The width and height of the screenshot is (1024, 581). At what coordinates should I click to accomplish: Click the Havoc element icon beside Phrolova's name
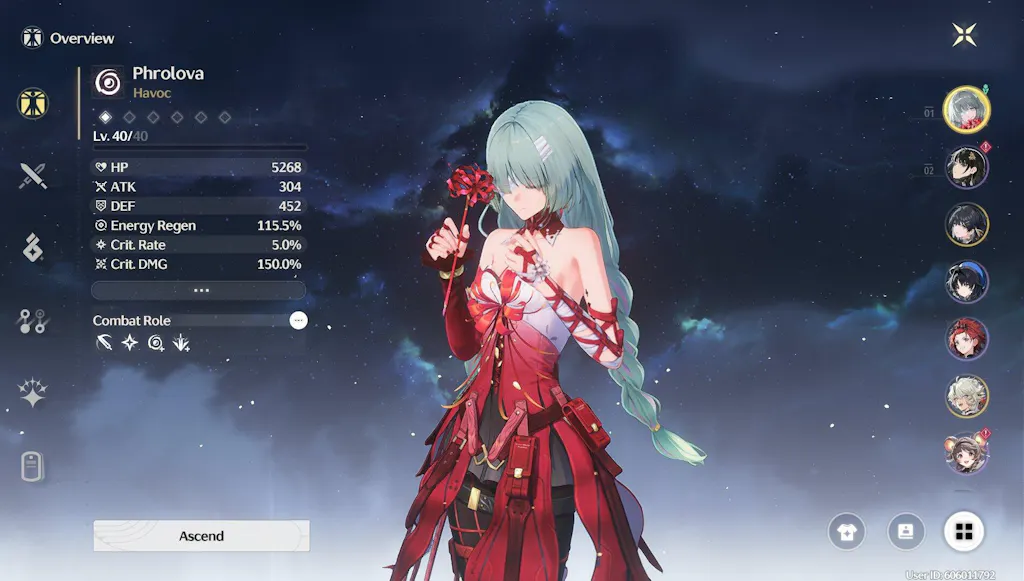point(108,82)
